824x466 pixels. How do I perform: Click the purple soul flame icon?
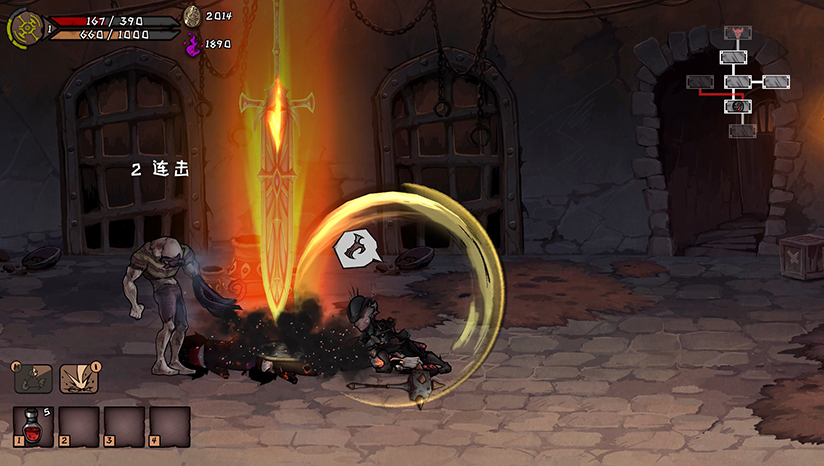click(x=192, y=44)
